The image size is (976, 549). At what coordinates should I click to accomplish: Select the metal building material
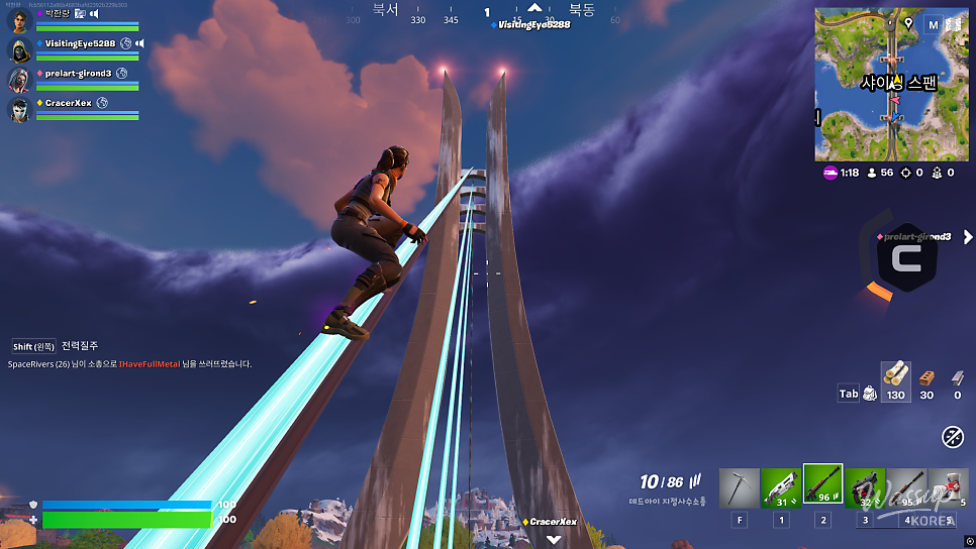click(x=957, y=377)
